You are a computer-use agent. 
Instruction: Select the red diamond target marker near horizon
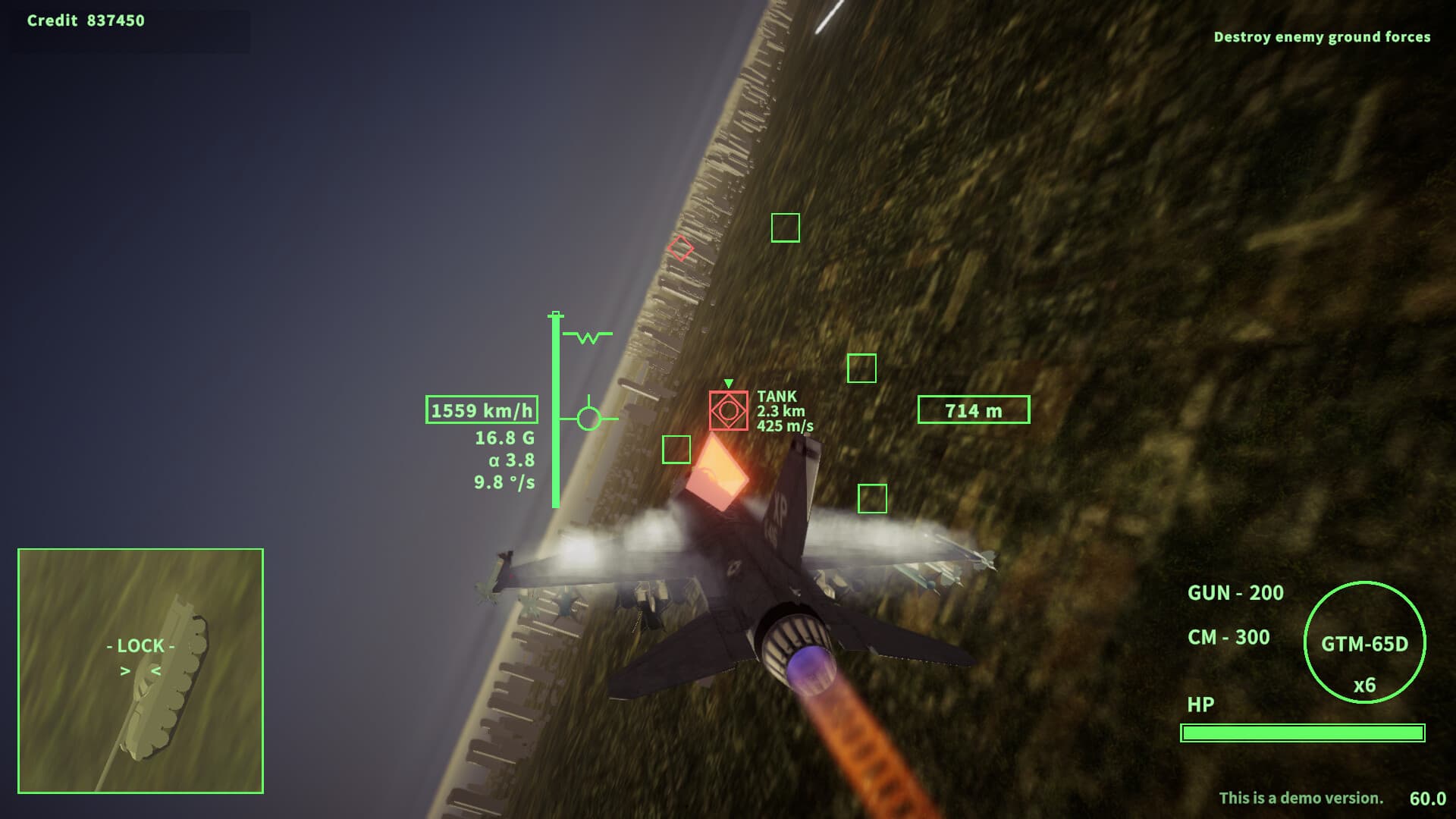(x=680, y=247)
